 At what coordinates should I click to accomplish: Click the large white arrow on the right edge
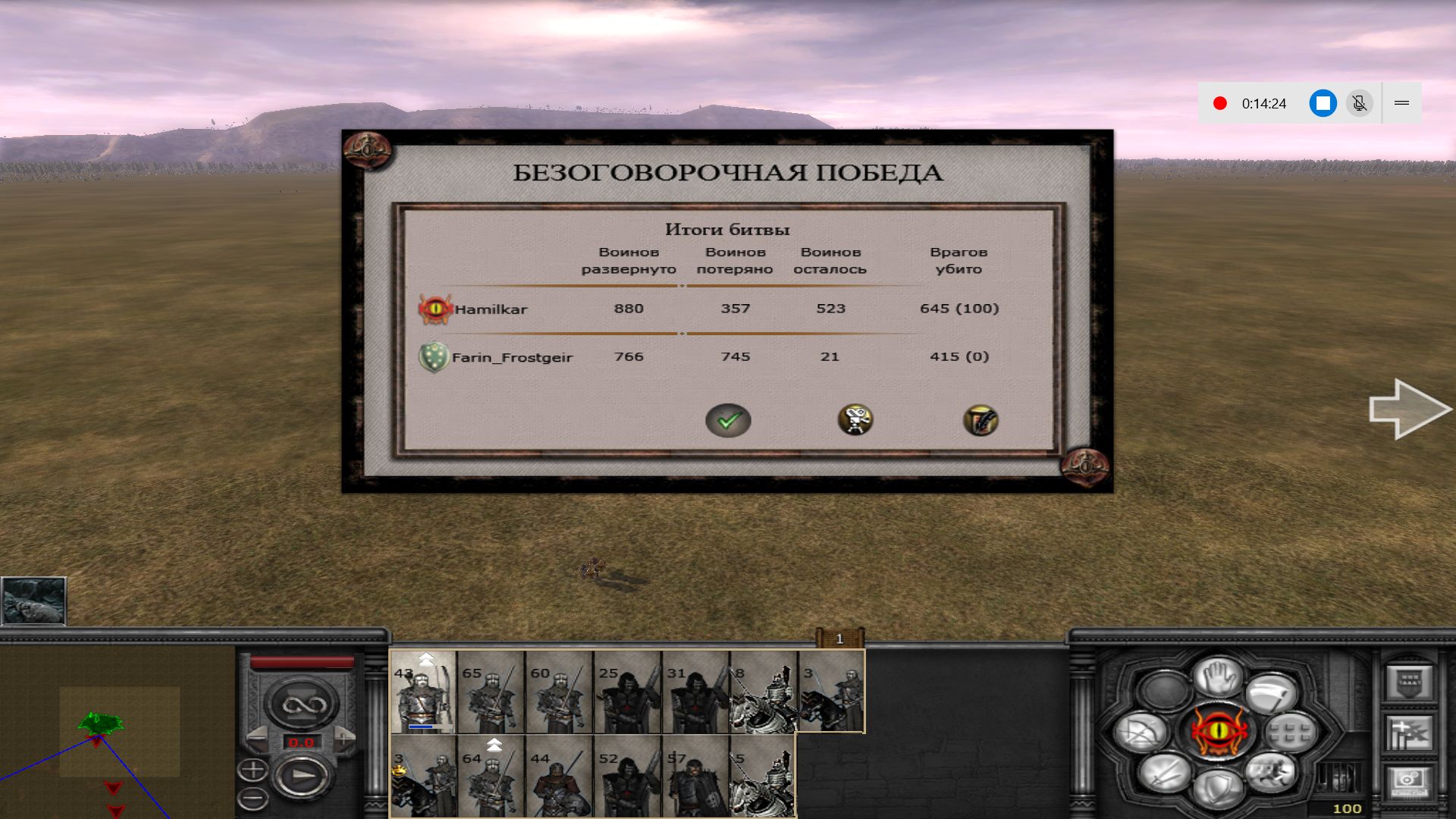1409,409
